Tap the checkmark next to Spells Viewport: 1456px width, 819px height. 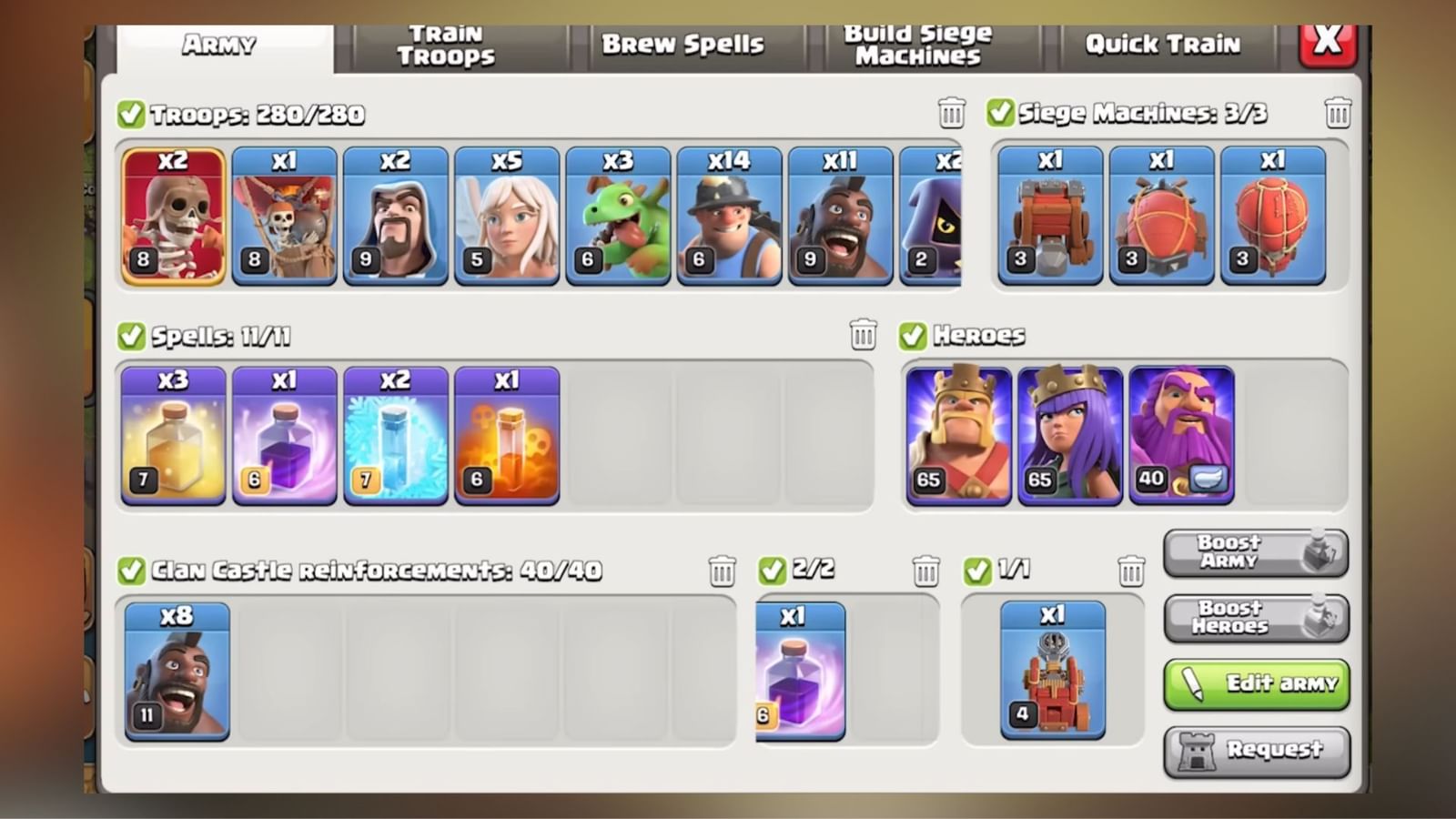tap(133, 336)
